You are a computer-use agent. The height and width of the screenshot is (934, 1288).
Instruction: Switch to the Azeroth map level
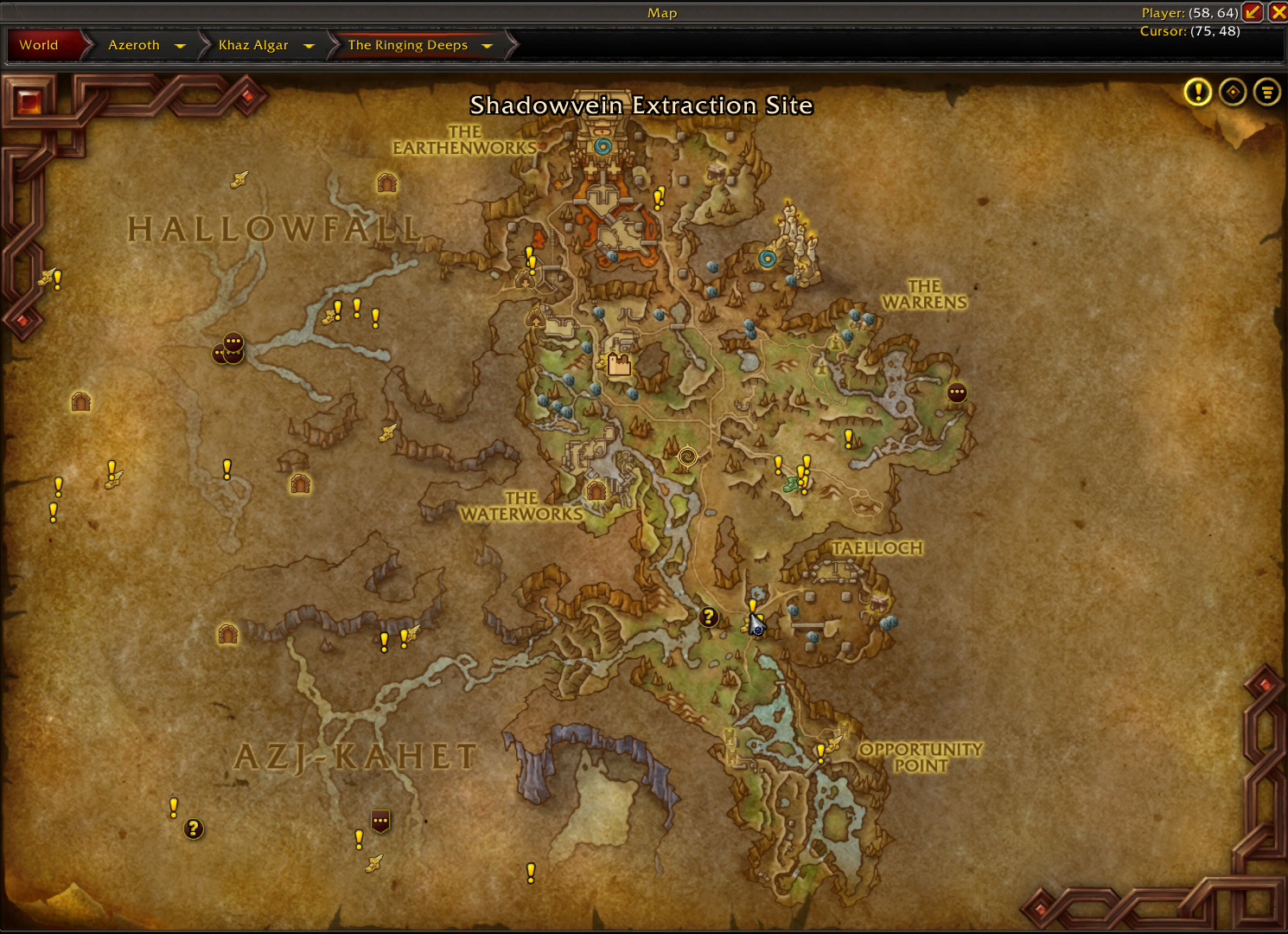point(134,45)
